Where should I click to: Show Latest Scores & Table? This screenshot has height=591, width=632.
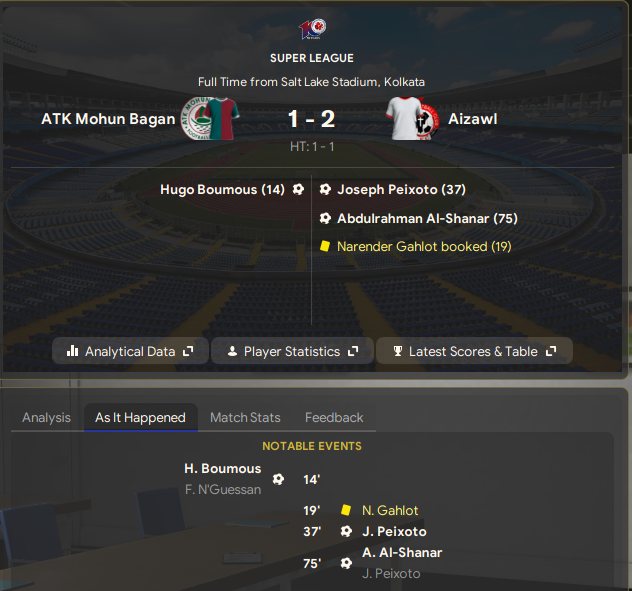click(x=480, y=351)
